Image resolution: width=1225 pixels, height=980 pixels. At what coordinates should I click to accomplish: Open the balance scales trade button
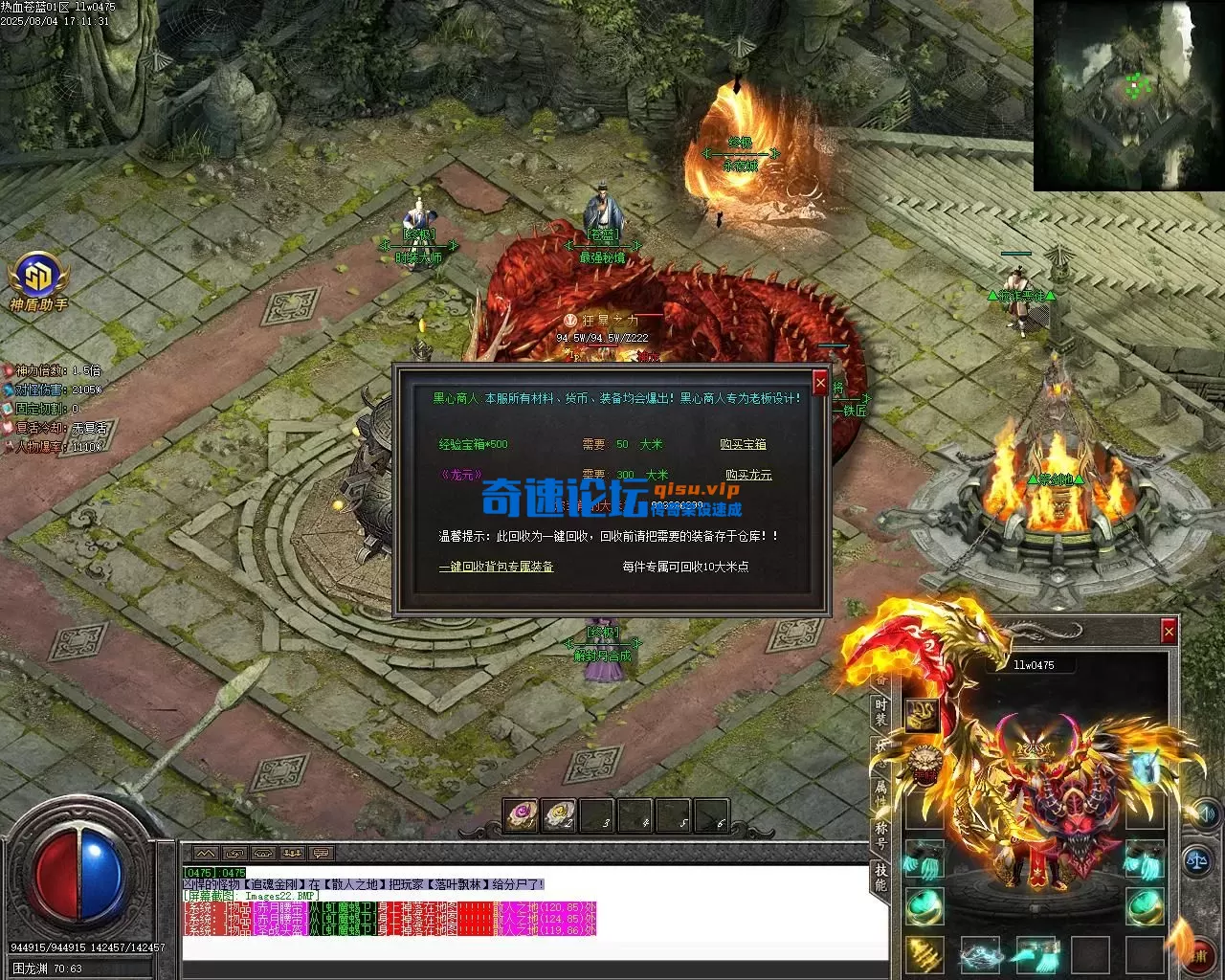tap(1198, 860)
